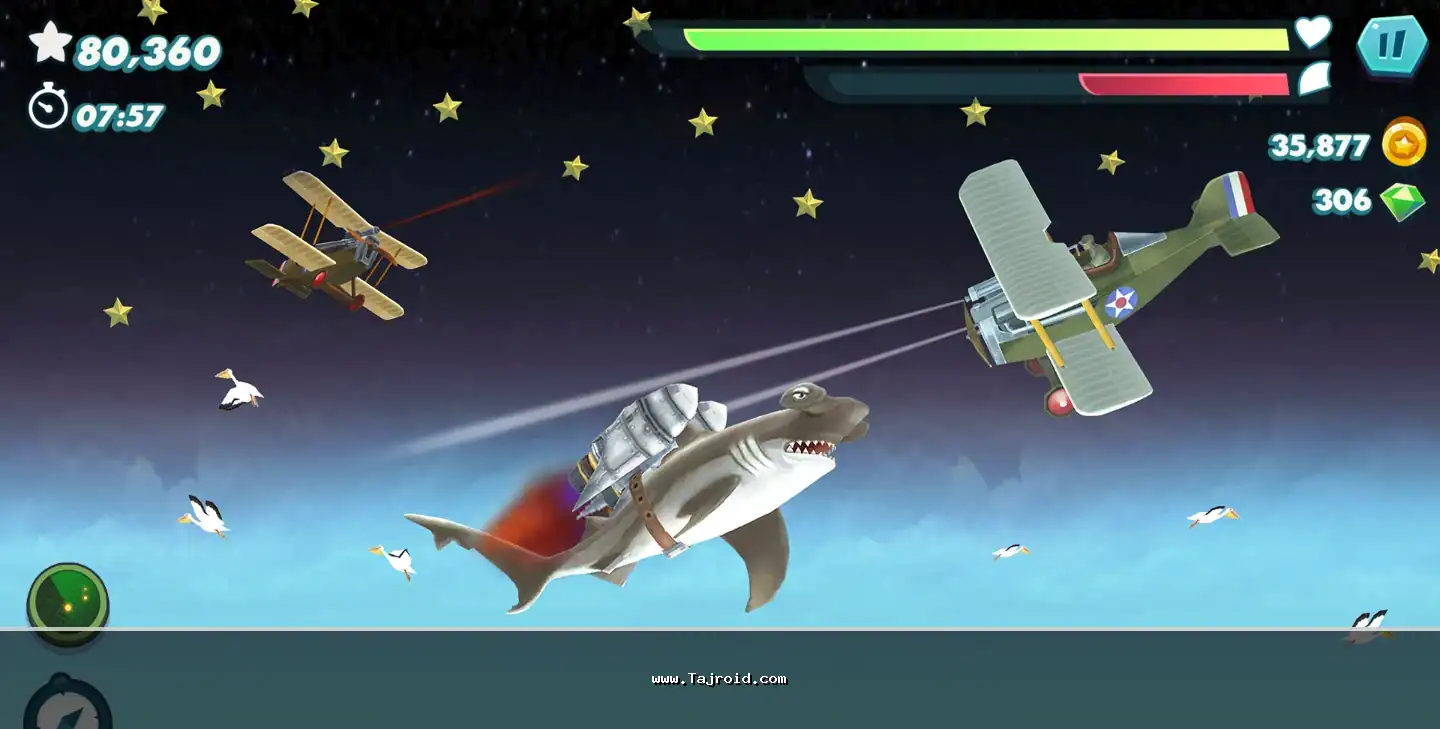
Task: Open the compass map button
Action: [67, 706]
